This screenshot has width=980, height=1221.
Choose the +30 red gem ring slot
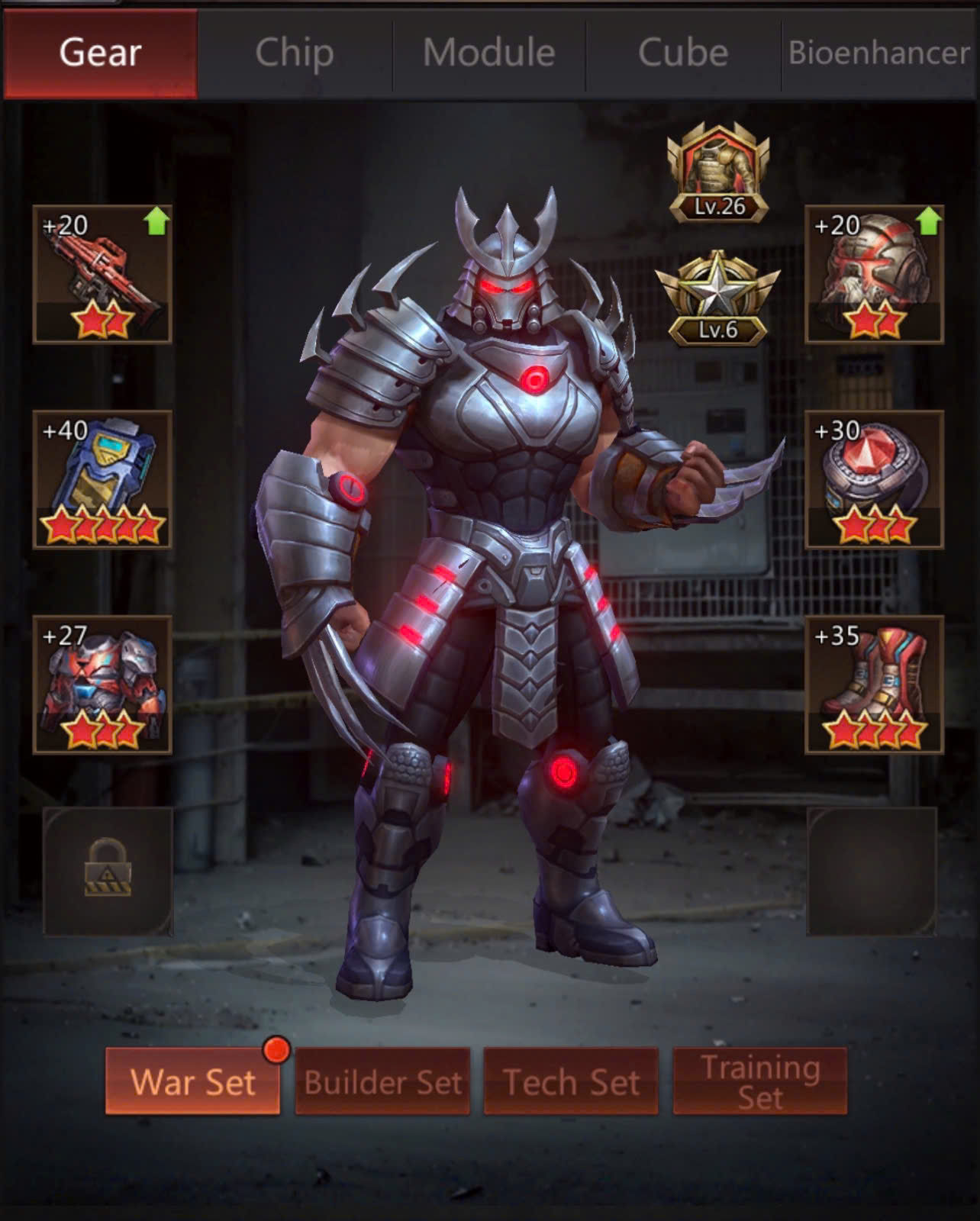(x=875, y=479)
